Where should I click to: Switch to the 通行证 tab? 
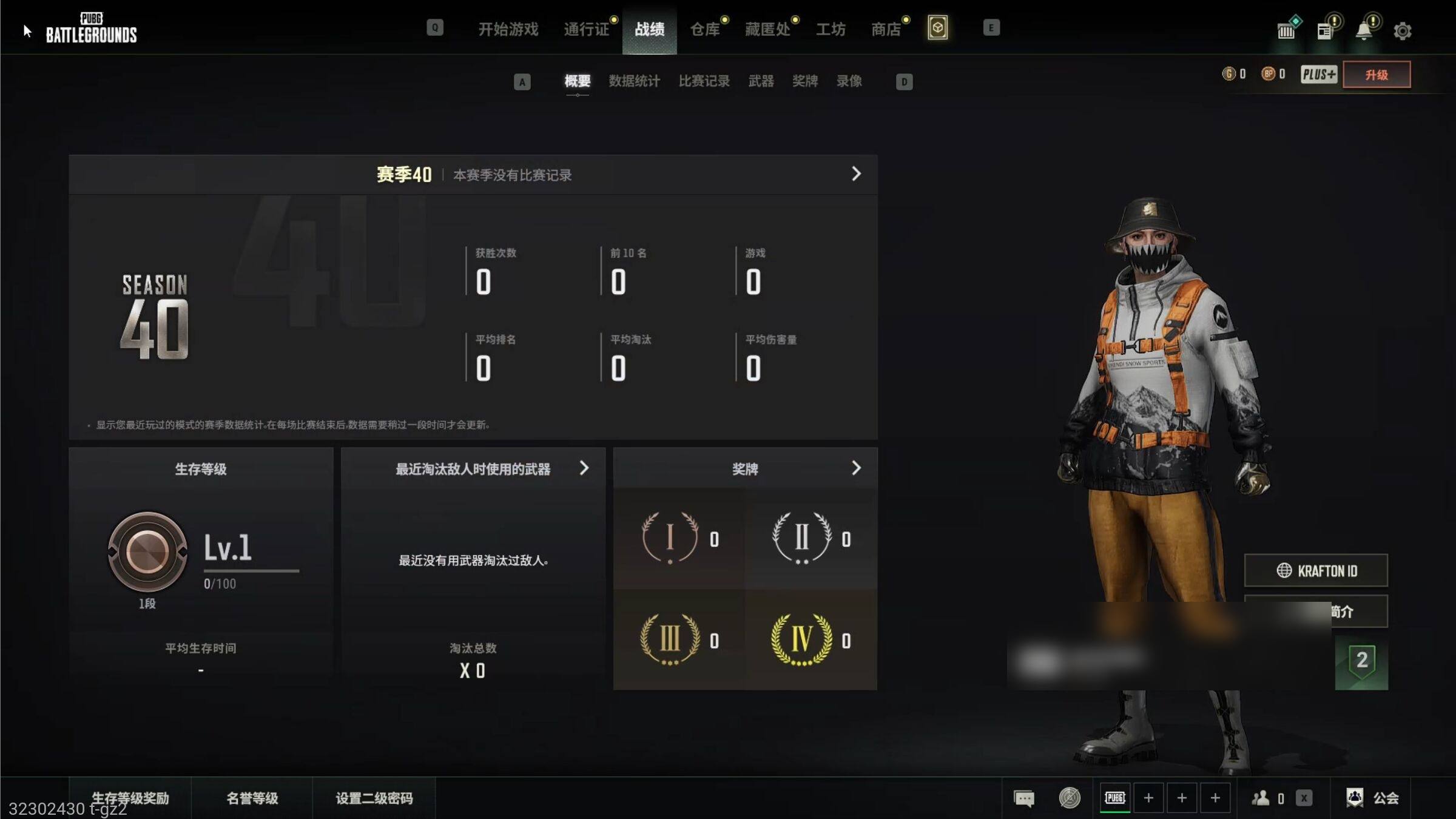pos(586,29)
